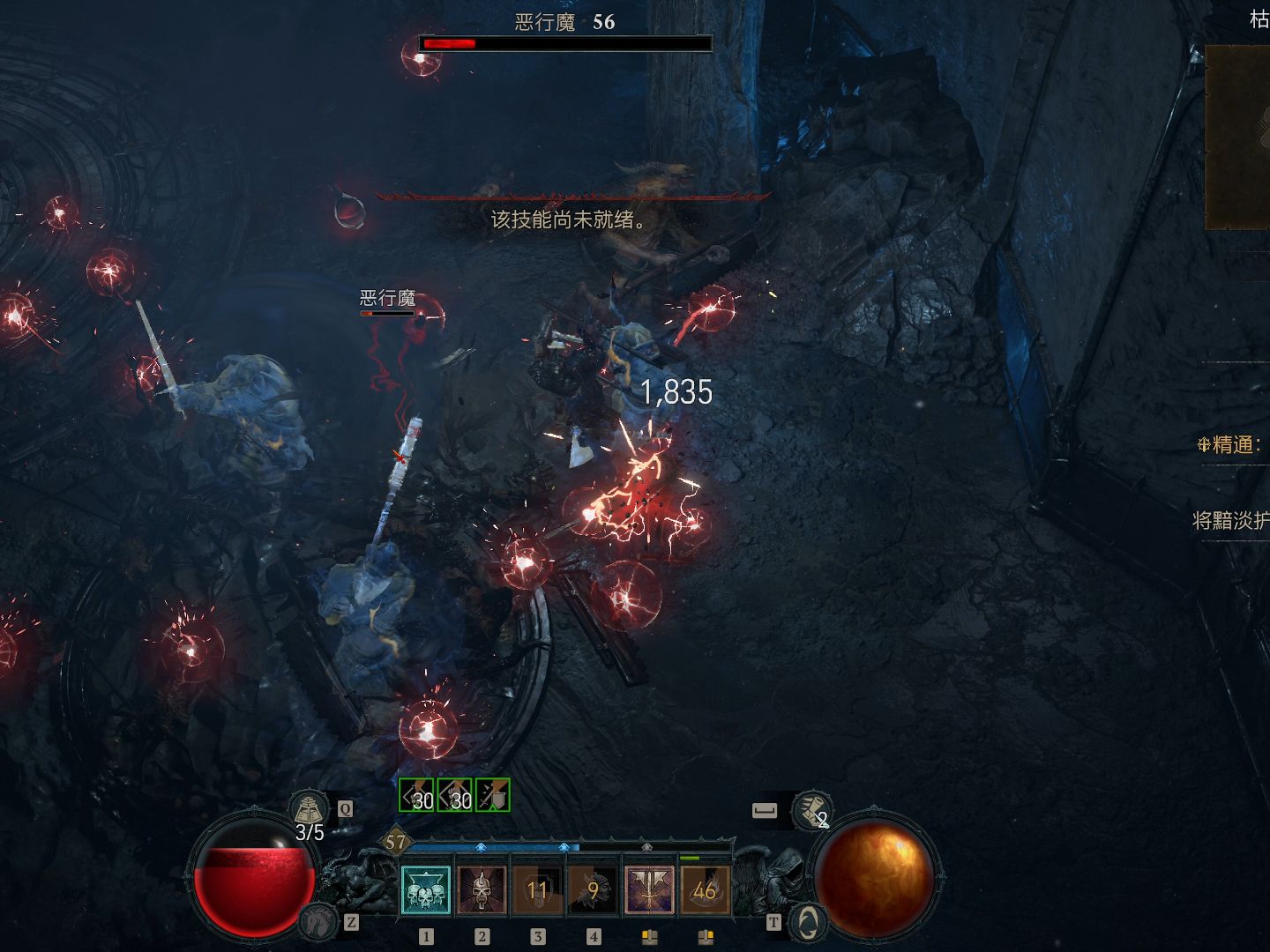Summon the mount via horse icon
Image resolution: width=1270 pixels, height=952 pixels.
click(317, 922)
